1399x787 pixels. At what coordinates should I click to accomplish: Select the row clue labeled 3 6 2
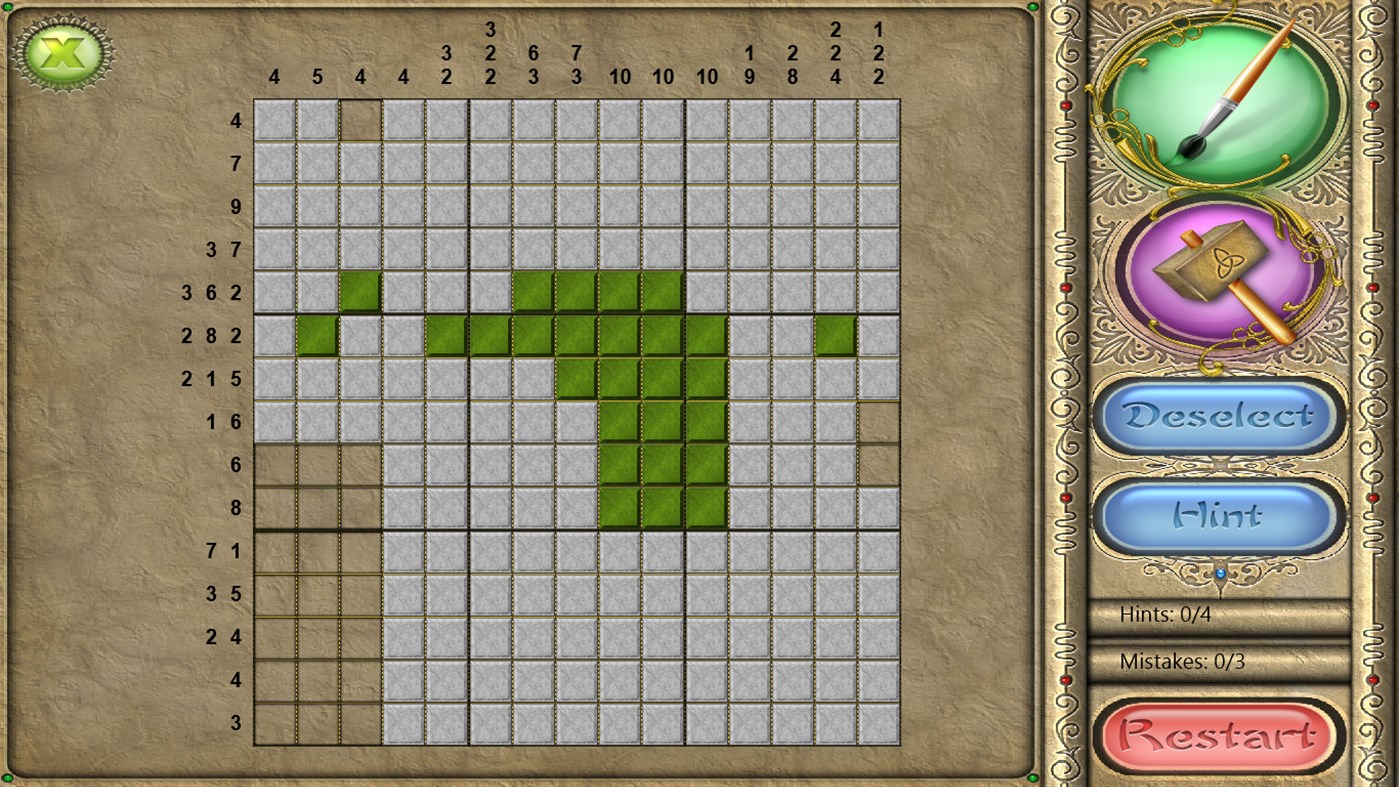210,292
